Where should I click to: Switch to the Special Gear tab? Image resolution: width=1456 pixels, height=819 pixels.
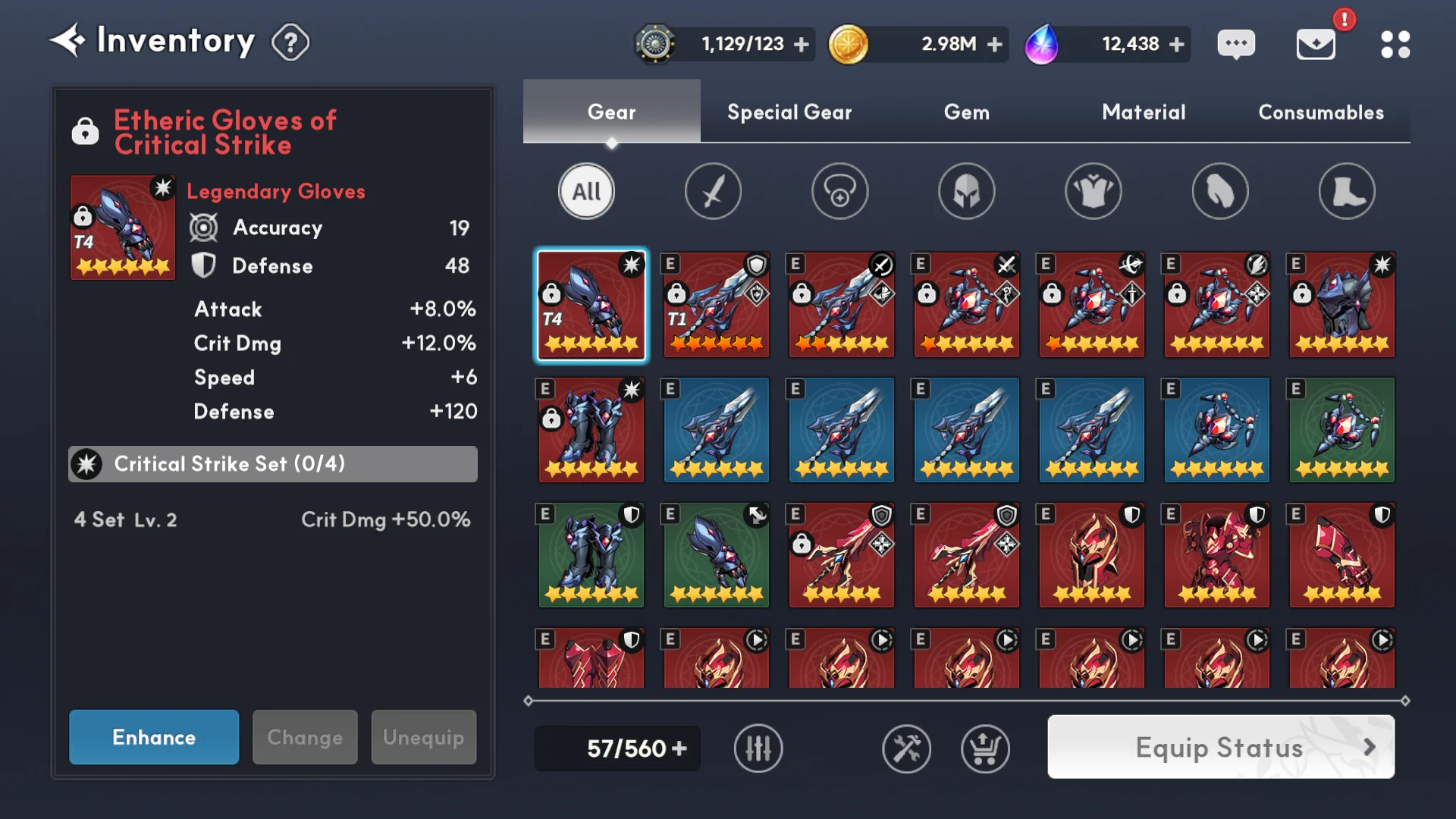[789, 112]
